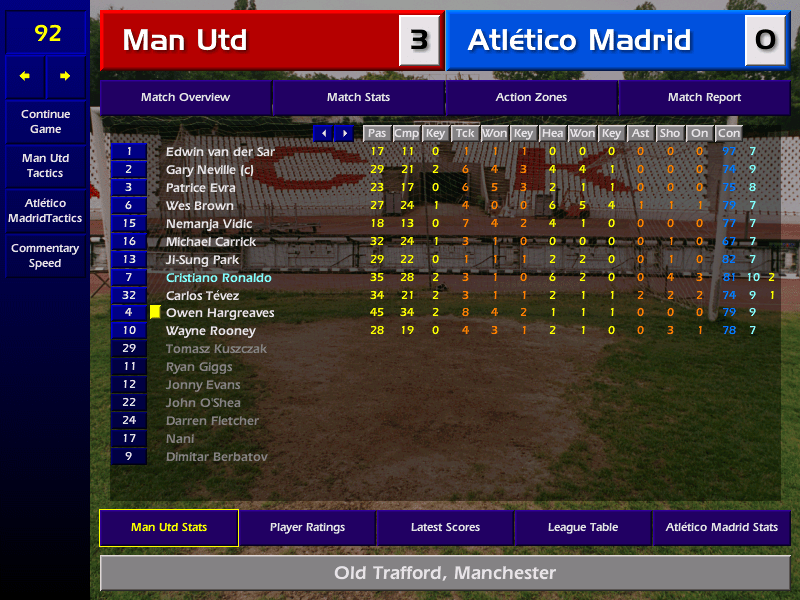This screenshot has width=800, height=600.
Task: Click the yellow right arrow button
Action: (66, 76)
